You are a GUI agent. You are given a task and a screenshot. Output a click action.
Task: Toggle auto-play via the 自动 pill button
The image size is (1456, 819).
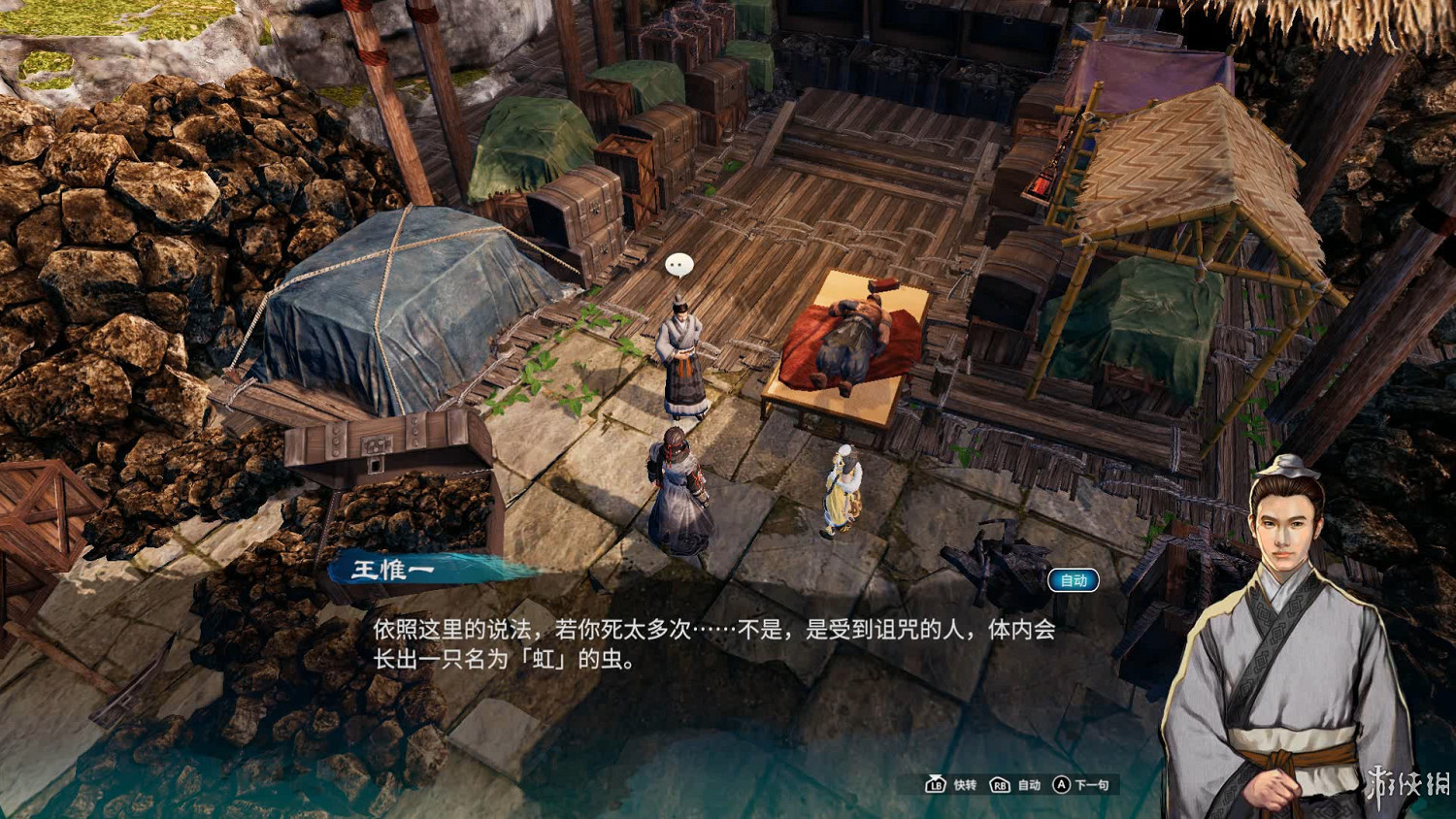pyautogui.click(x=1075, y=580)
